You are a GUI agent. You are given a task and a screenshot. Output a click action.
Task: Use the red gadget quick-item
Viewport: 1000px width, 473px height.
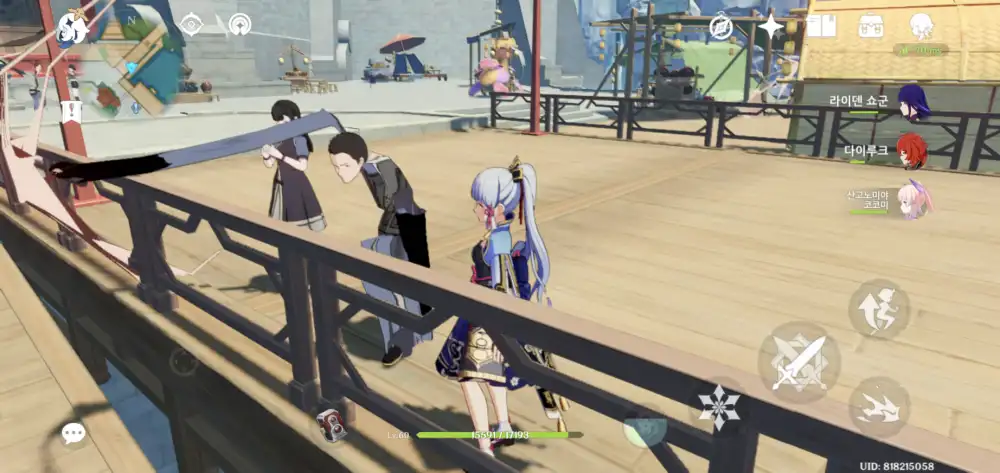332,425
